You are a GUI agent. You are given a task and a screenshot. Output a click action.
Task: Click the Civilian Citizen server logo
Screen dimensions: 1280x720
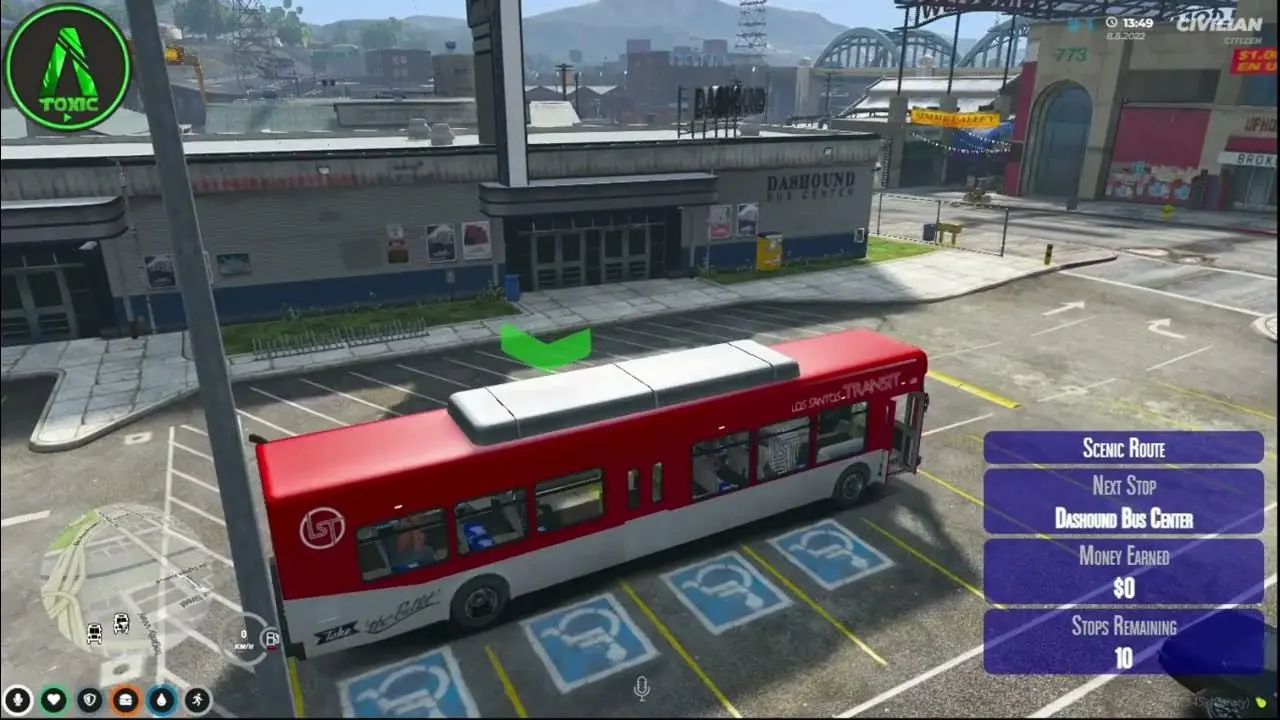(1218, 26)
